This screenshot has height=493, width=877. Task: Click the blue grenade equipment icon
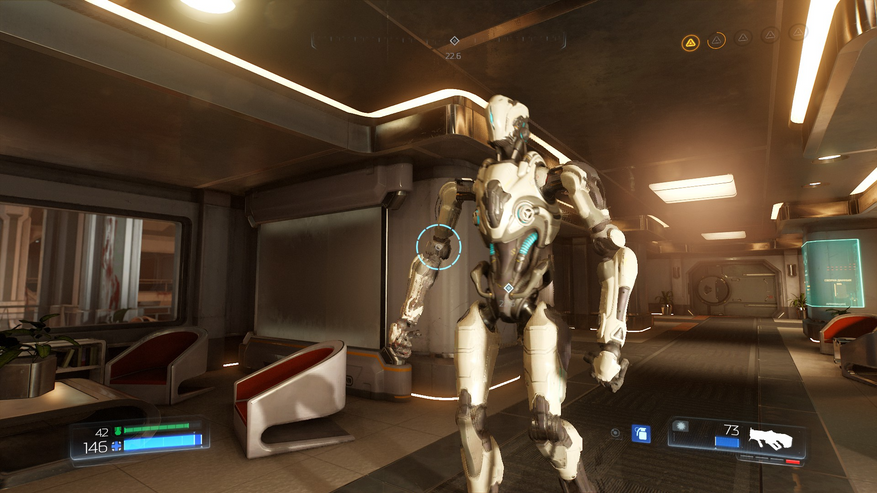pos(642,433)
